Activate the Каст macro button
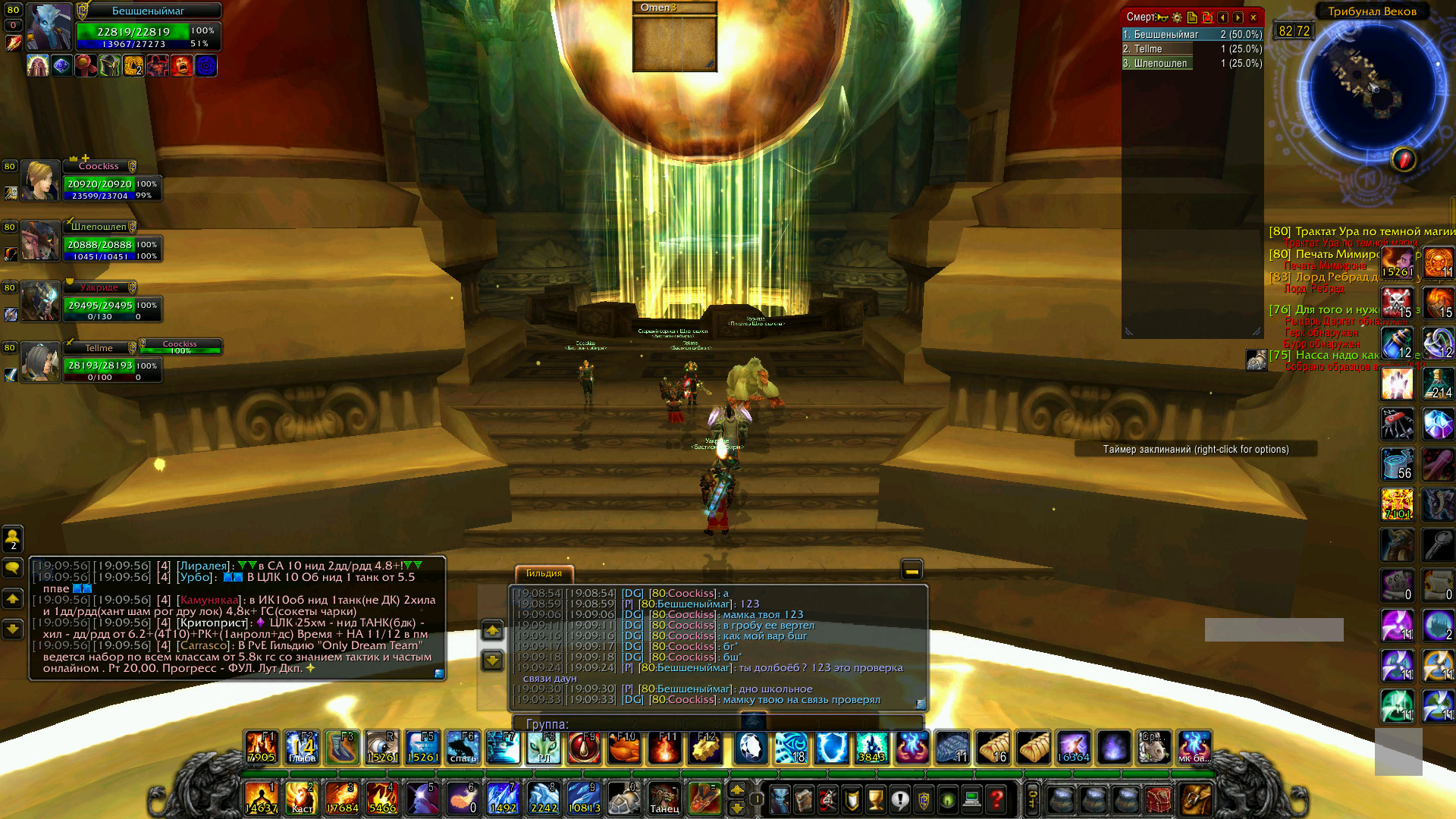Image resolution: width=1456 pixels, height=819 pixels. (x=302, y=799)
